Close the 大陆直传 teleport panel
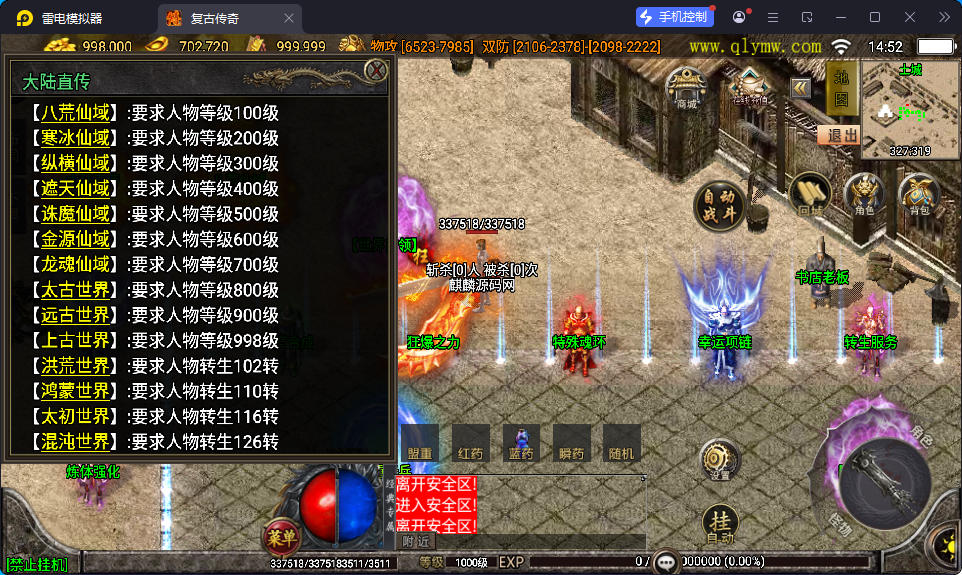Screen dimensions: 962x575 point(376,70)
